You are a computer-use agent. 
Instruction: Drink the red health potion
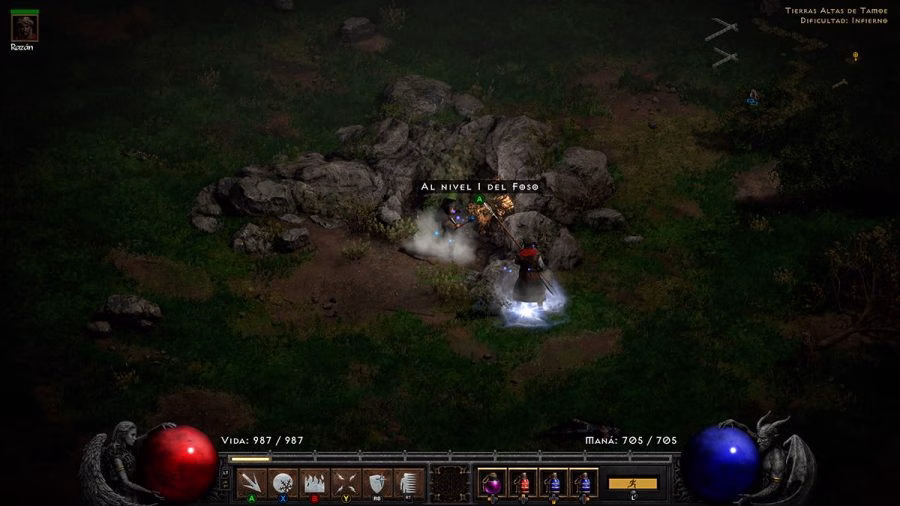point(523,483)
